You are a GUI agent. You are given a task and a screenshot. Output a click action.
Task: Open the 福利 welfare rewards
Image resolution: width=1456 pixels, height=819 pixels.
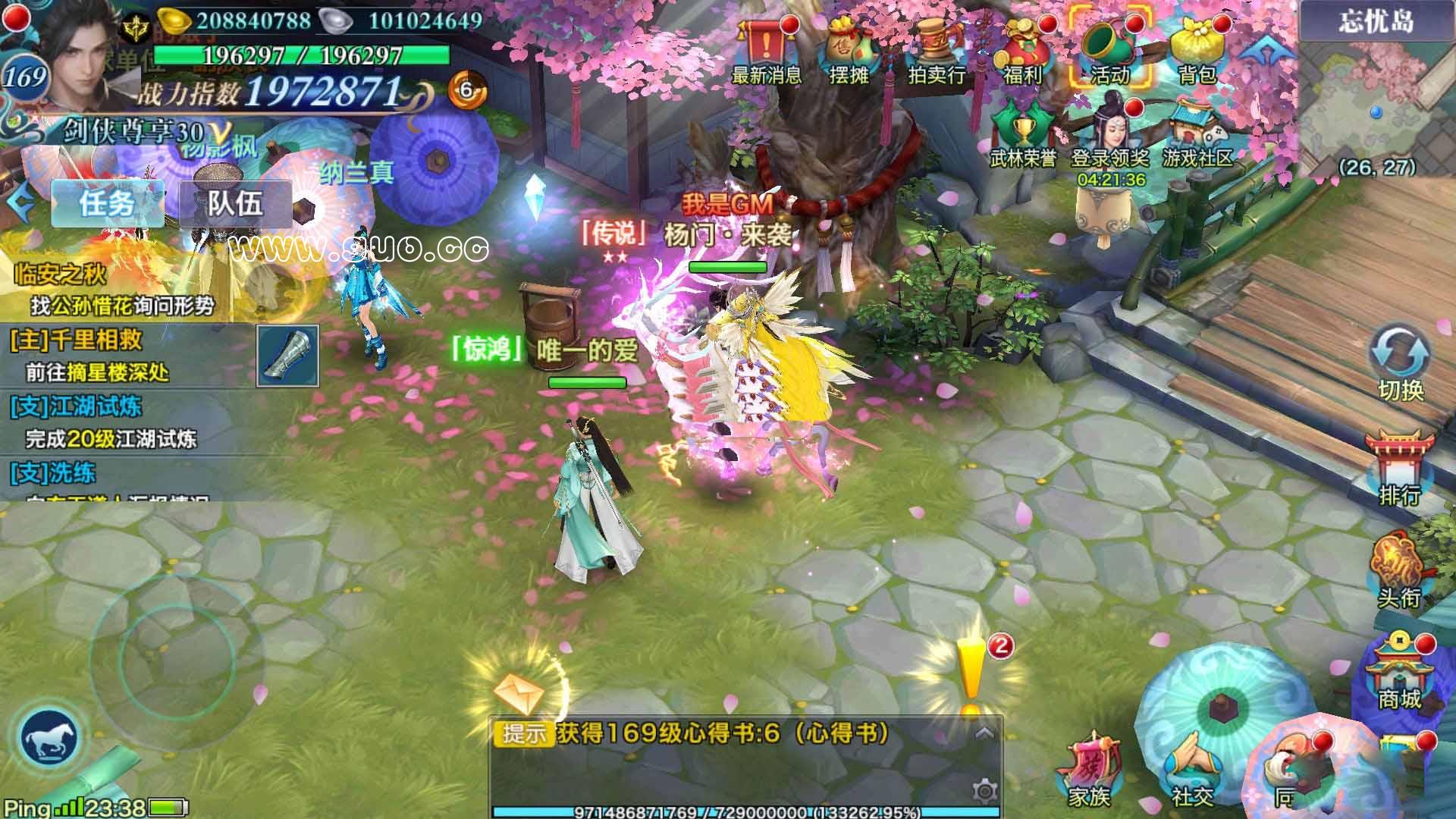tap(1023, 51)
